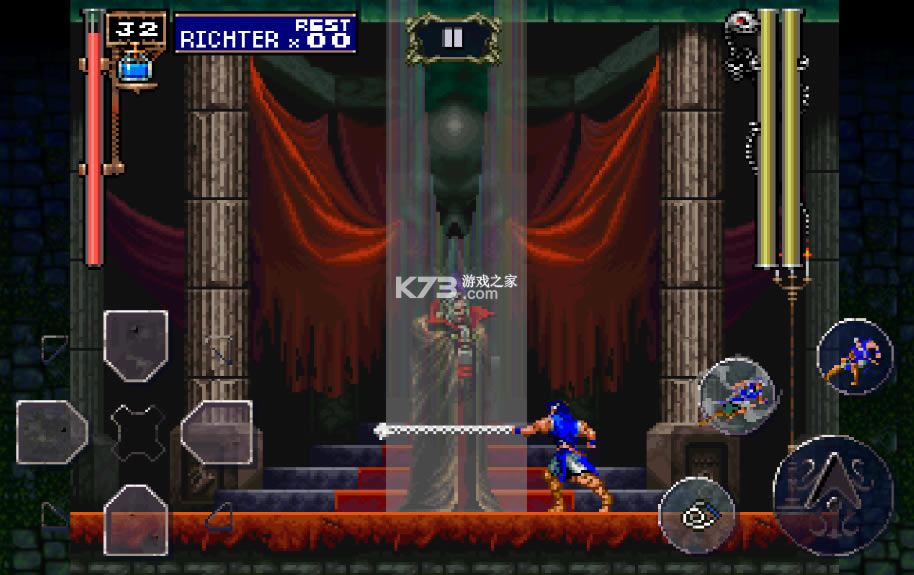
Task: Tap the D-pad down button
Action: 136,518
